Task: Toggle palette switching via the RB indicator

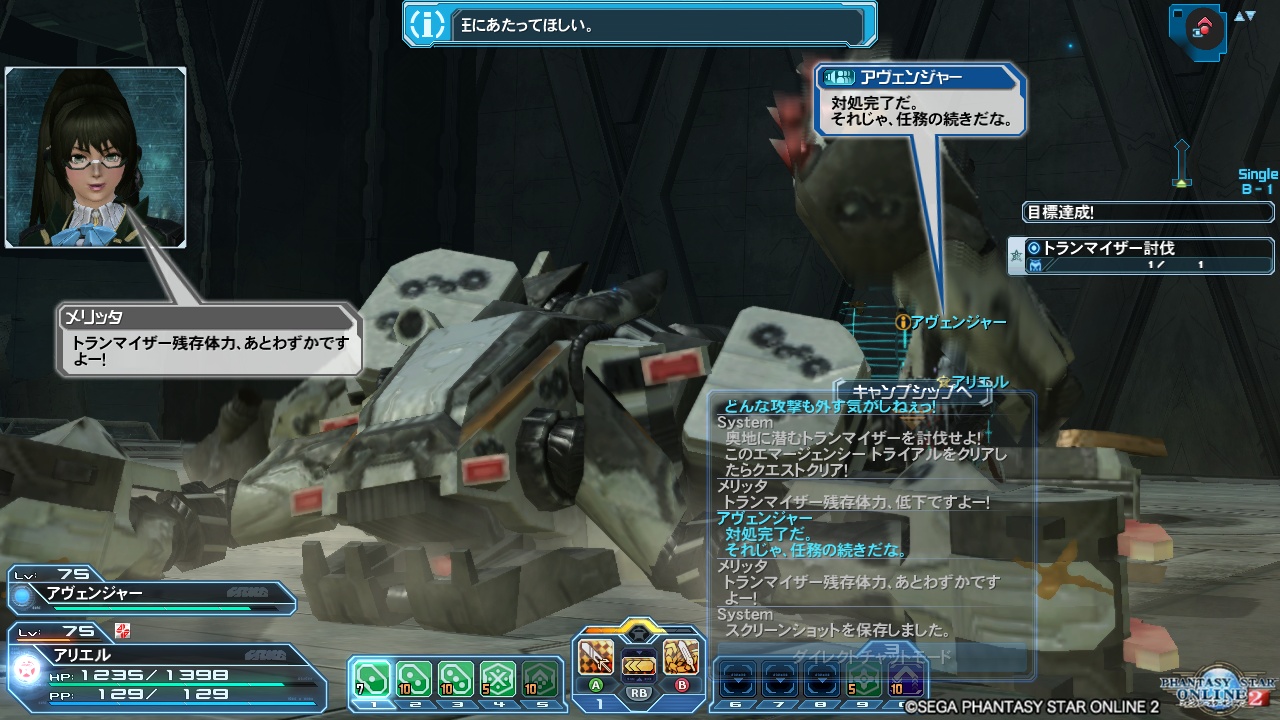Action: coord(637,692)
